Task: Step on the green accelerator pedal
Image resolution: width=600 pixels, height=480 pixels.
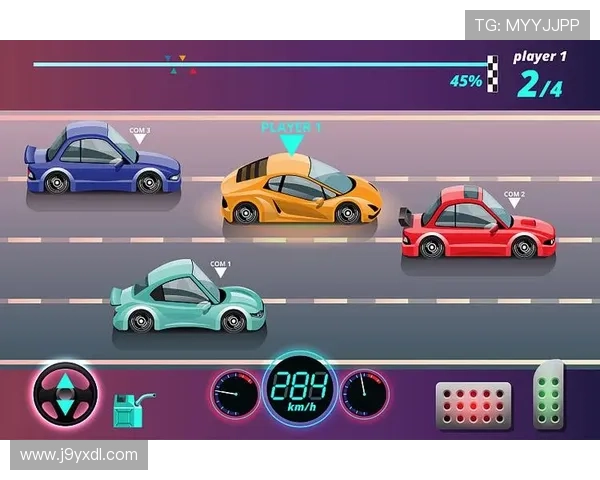Action: pyautogui.click(x=548, y=397)
